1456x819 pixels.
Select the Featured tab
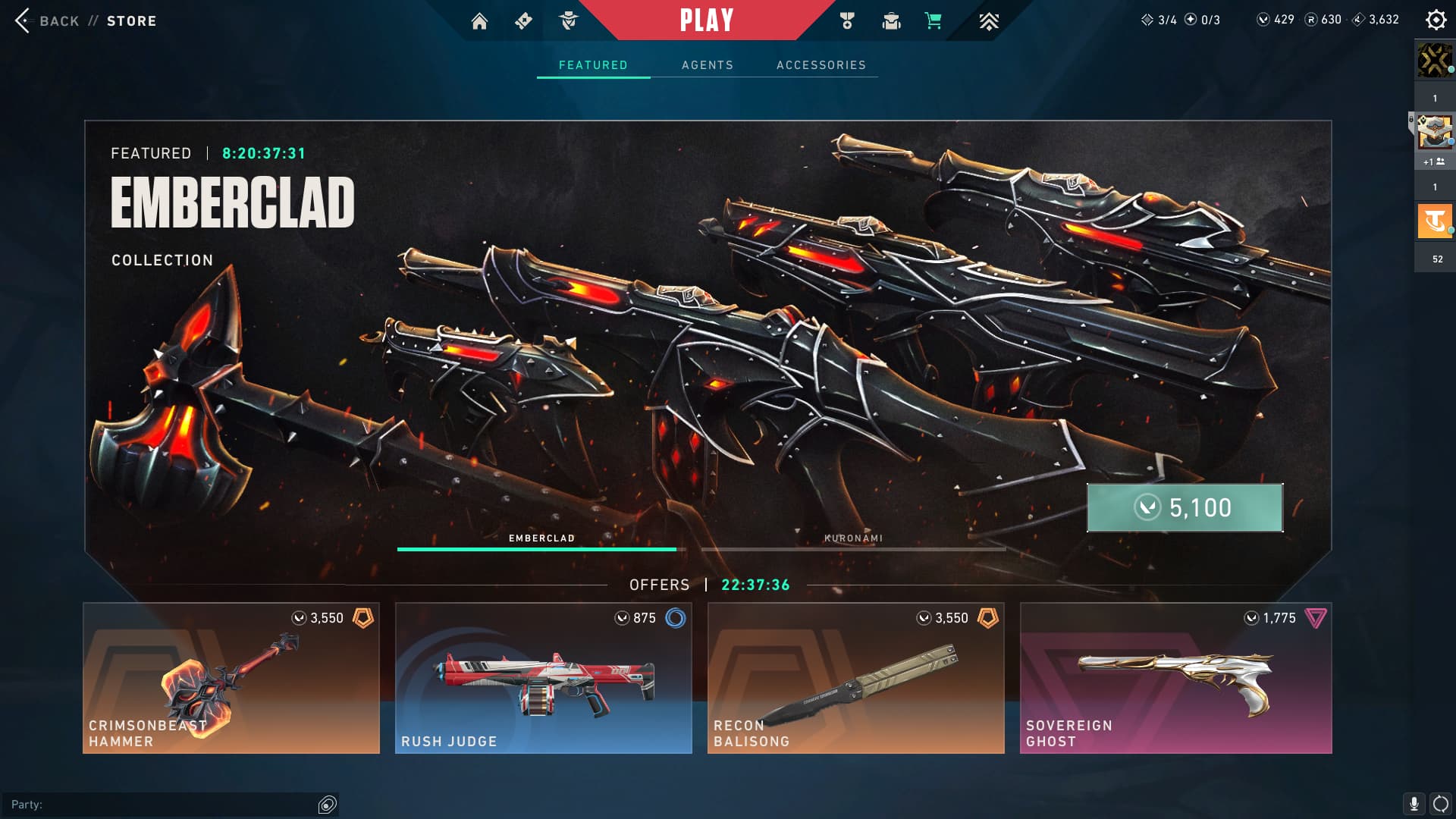point(593,65)
